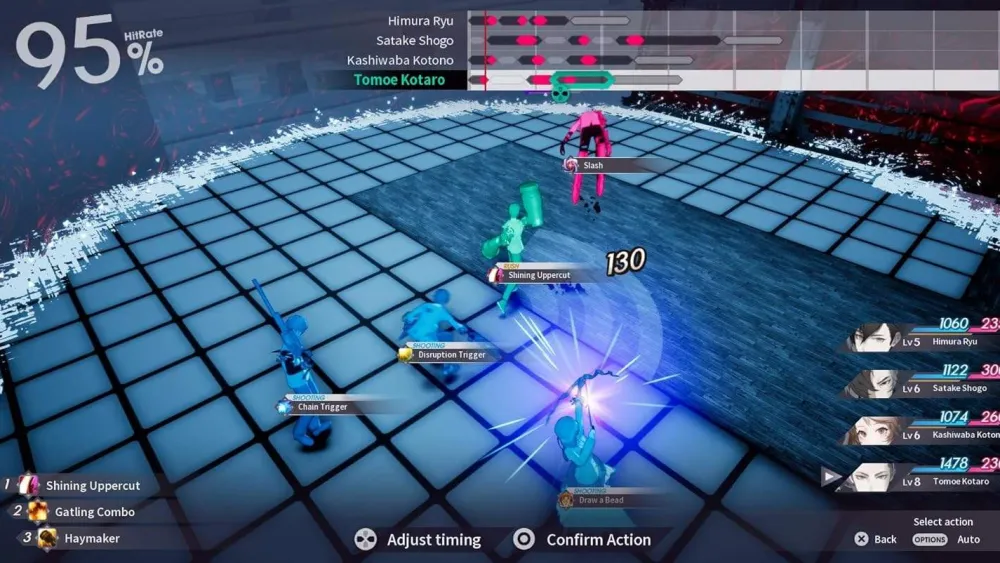The height and width of the screenshot is (563, 1000).
Task: Click Satake Shogo's timeline row name
Action: coord(414,41)
